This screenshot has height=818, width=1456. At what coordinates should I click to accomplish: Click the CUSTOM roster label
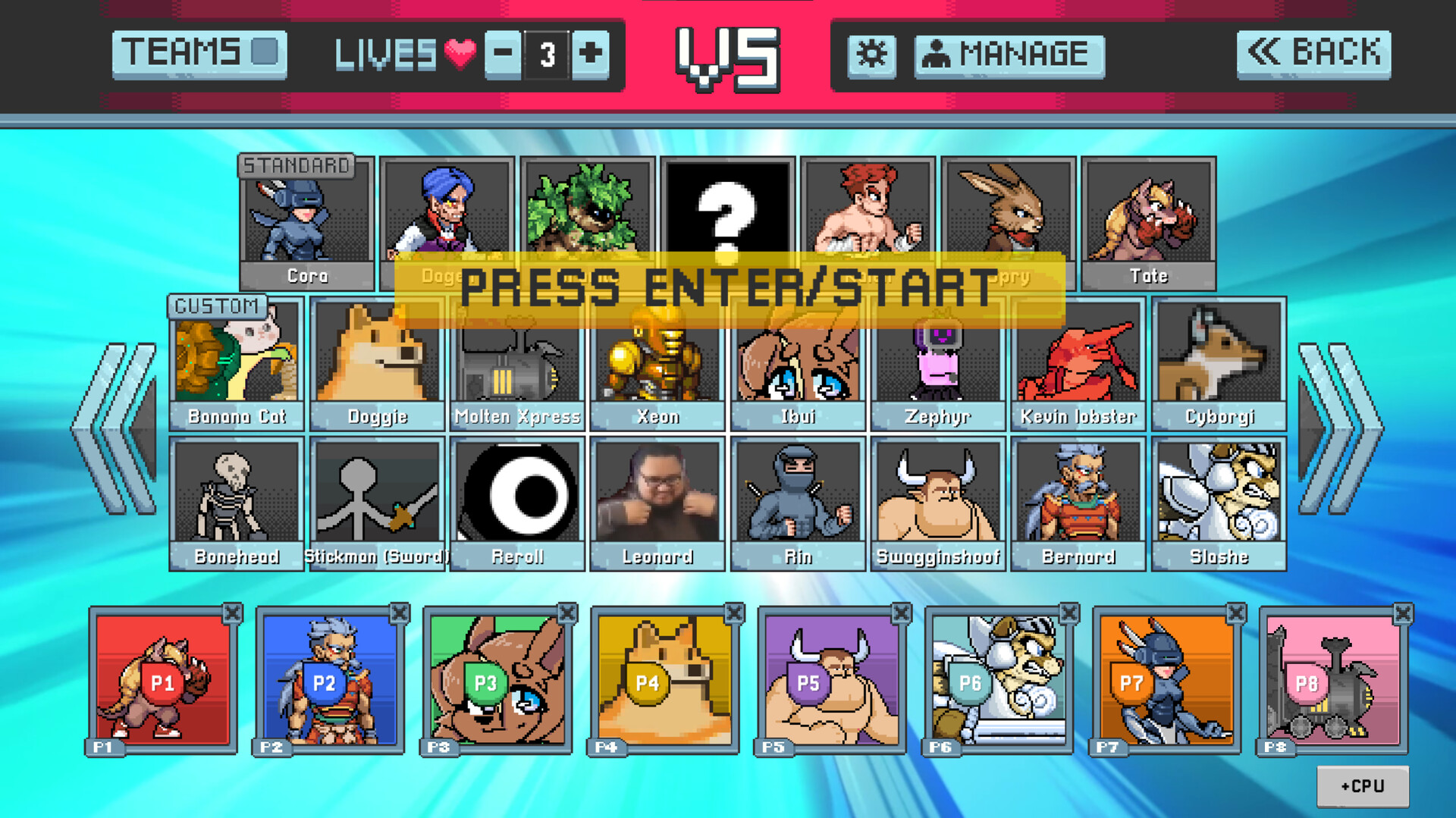tap(218, 306)
